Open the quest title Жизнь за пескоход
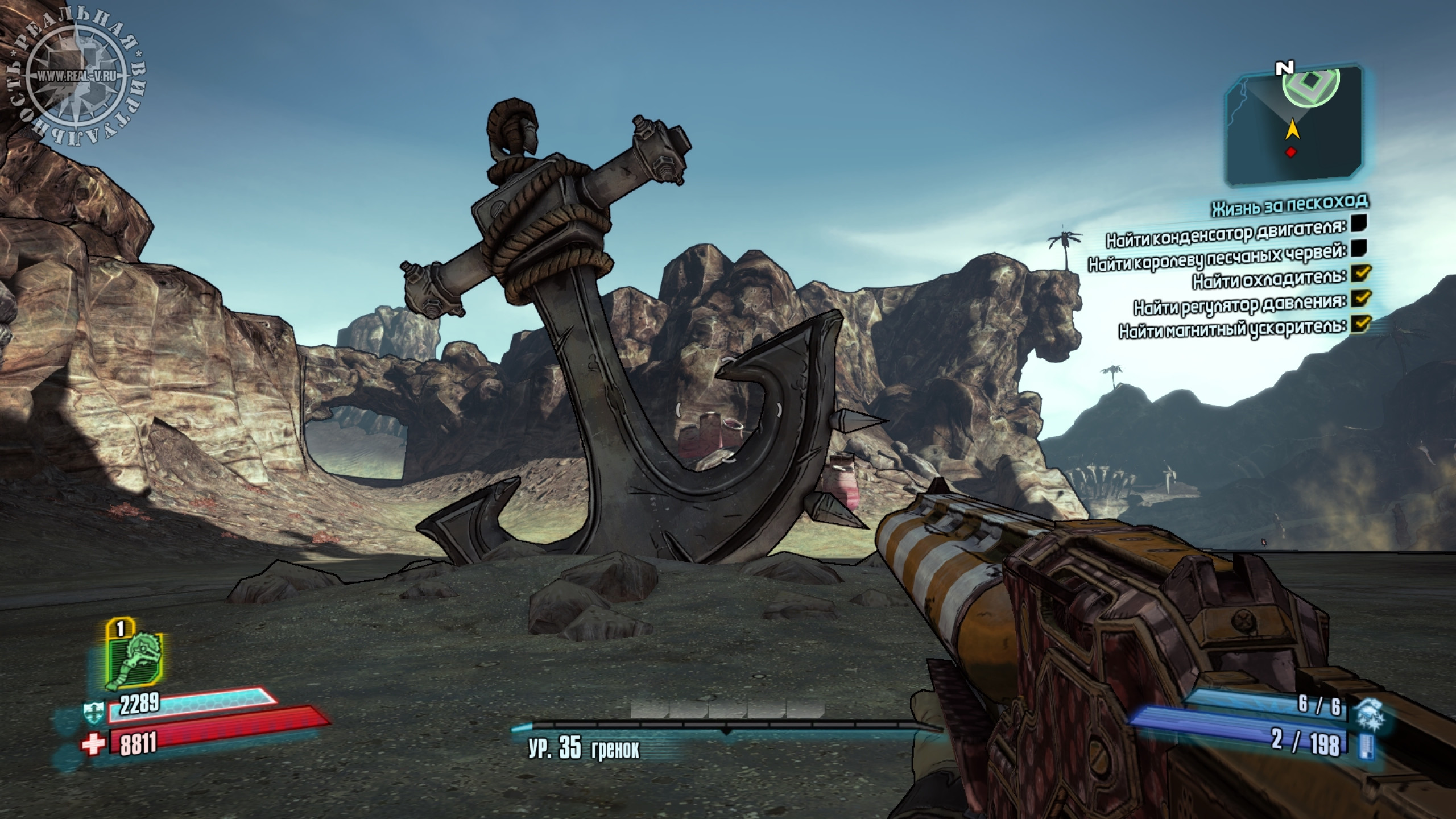 click(1289, 205)
